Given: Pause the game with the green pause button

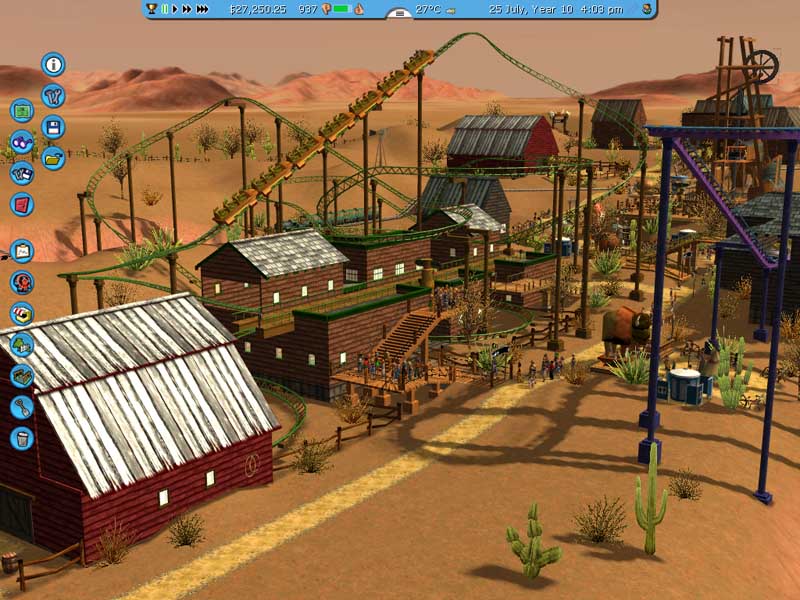Looking at the screenshot, I should (x=165, y=9).
